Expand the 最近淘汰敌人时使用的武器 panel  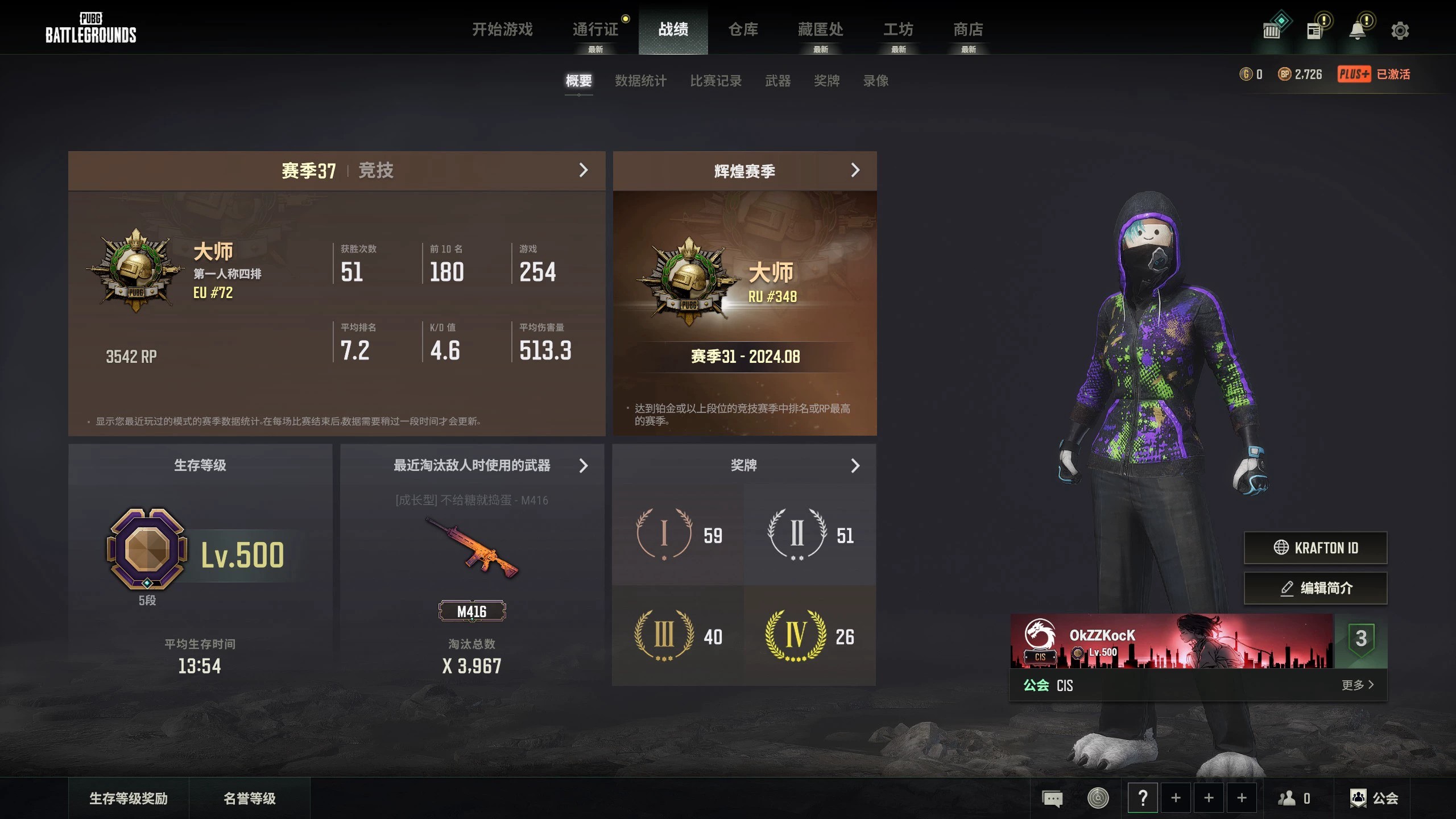(x=583, y=466)
